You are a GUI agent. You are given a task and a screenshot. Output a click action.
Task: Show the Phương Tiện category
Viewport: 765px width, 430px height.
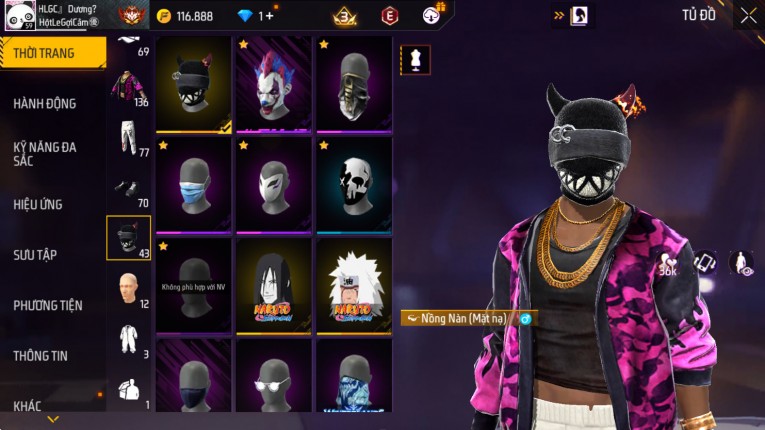click(48, 305)
